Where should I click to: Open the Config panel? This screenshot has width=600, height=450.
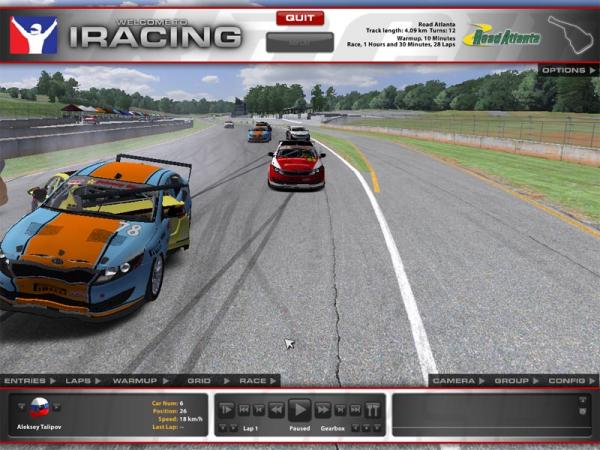pos(567,381)
